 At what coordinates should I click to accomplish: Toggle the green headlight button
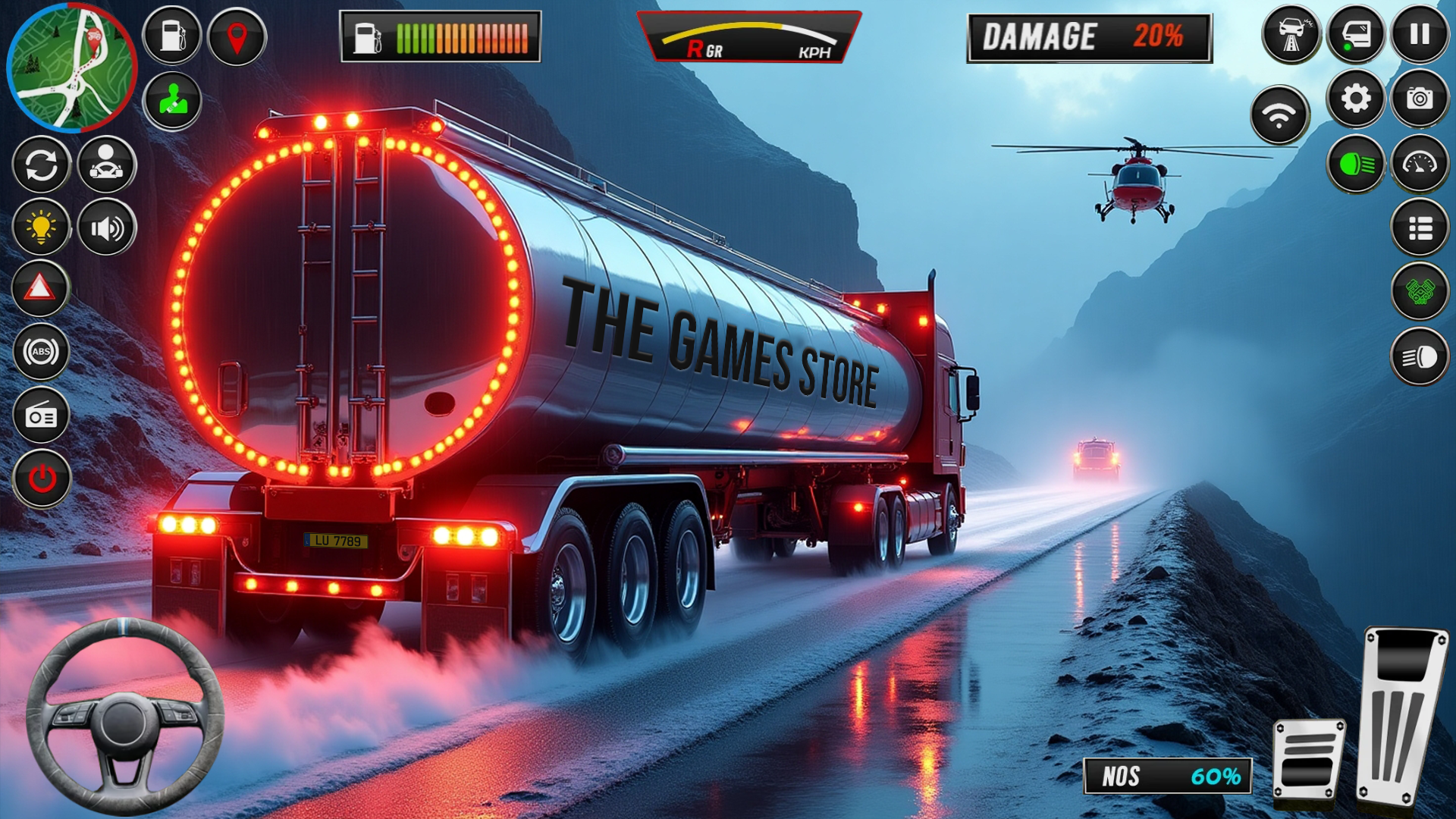coord(1355,164)
